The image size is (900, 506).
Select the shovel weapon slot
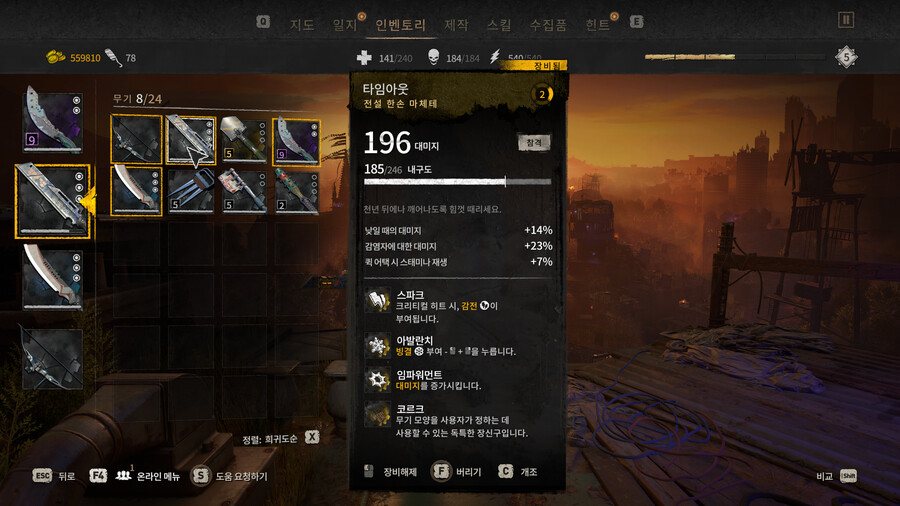(243, 140)
